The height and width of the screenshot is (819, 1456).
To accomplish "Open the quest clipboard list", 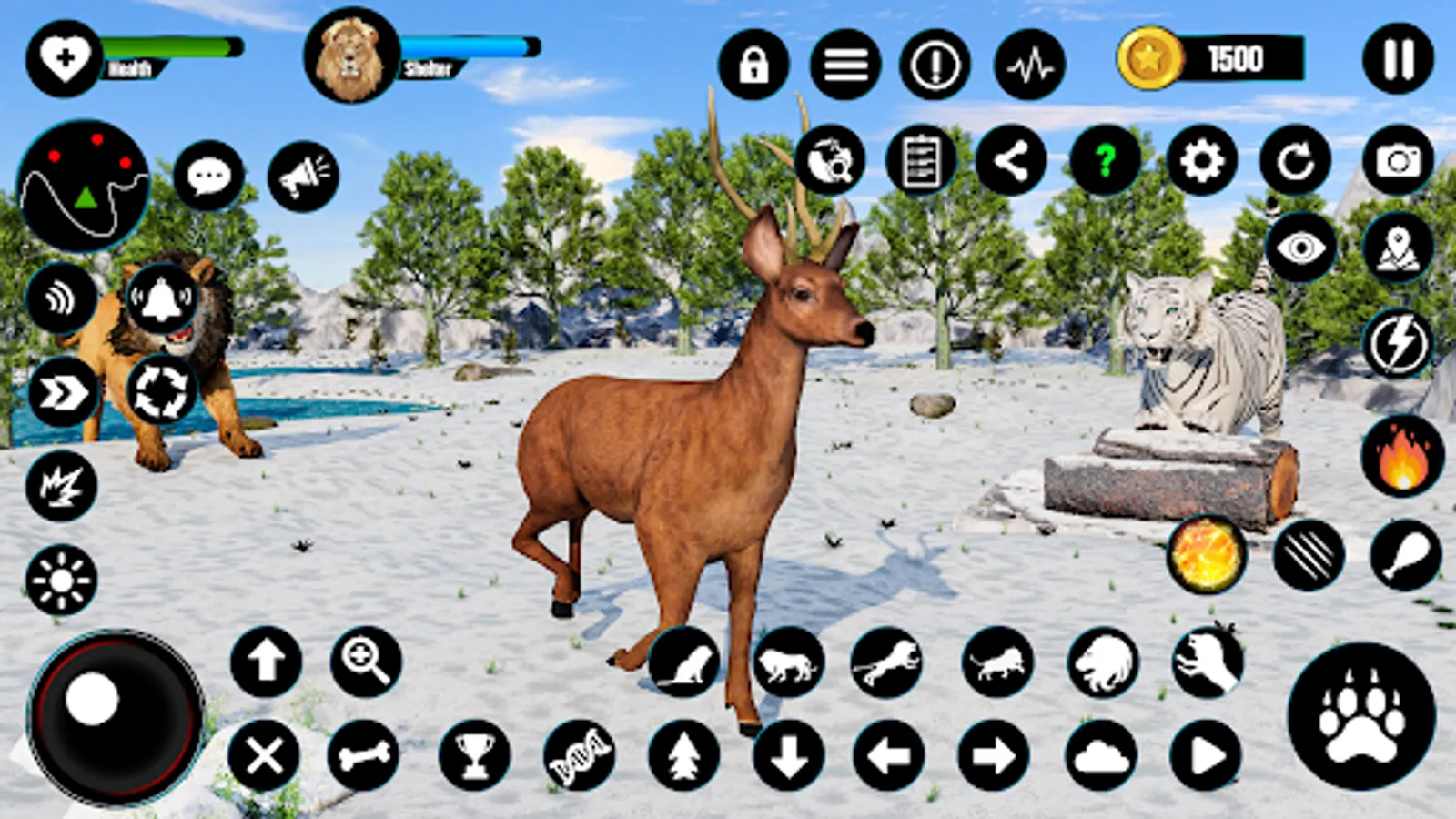I will click(923, 162).
